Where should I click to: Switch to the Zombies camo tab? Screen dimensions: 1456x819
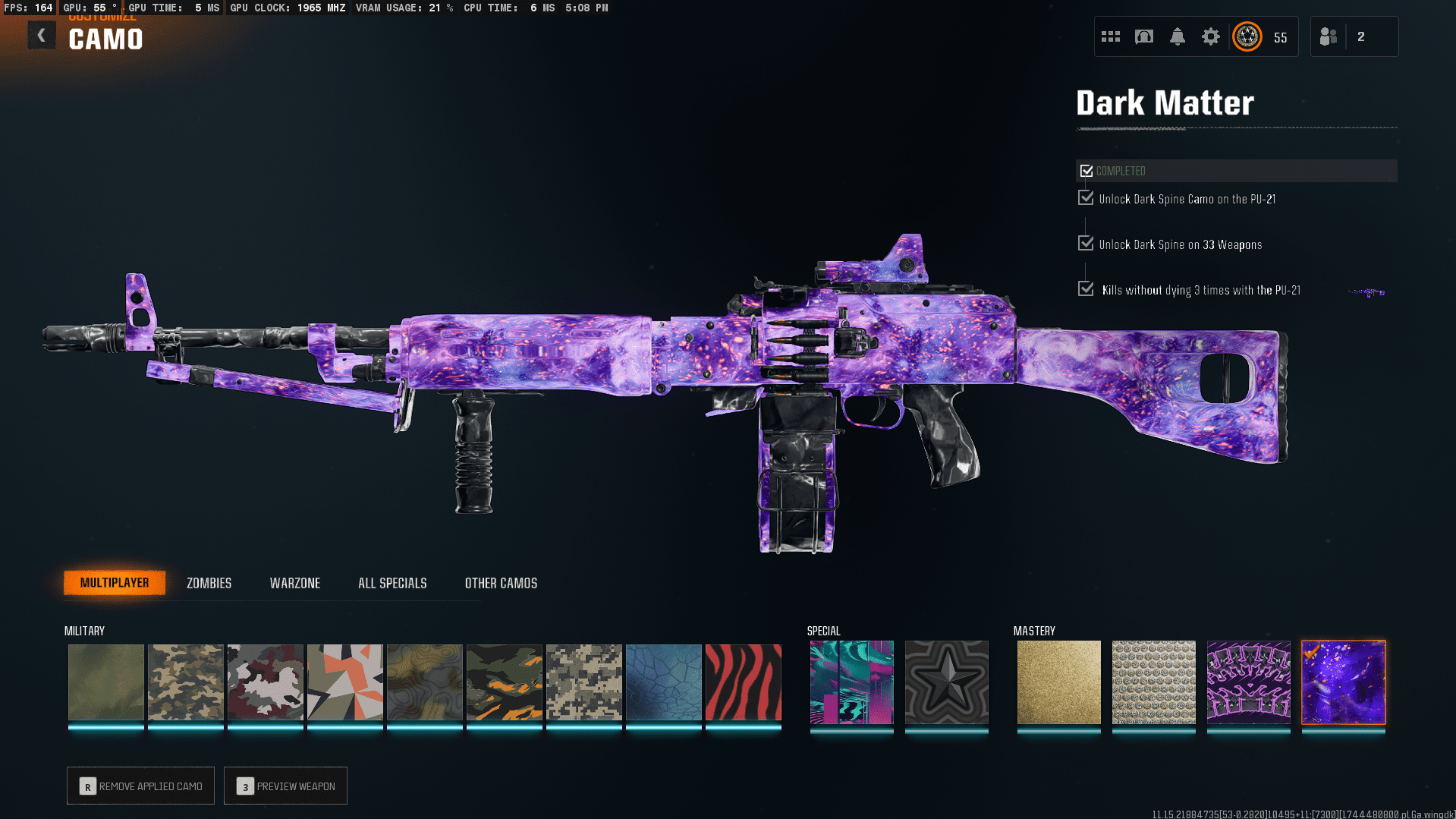point(209,583)
